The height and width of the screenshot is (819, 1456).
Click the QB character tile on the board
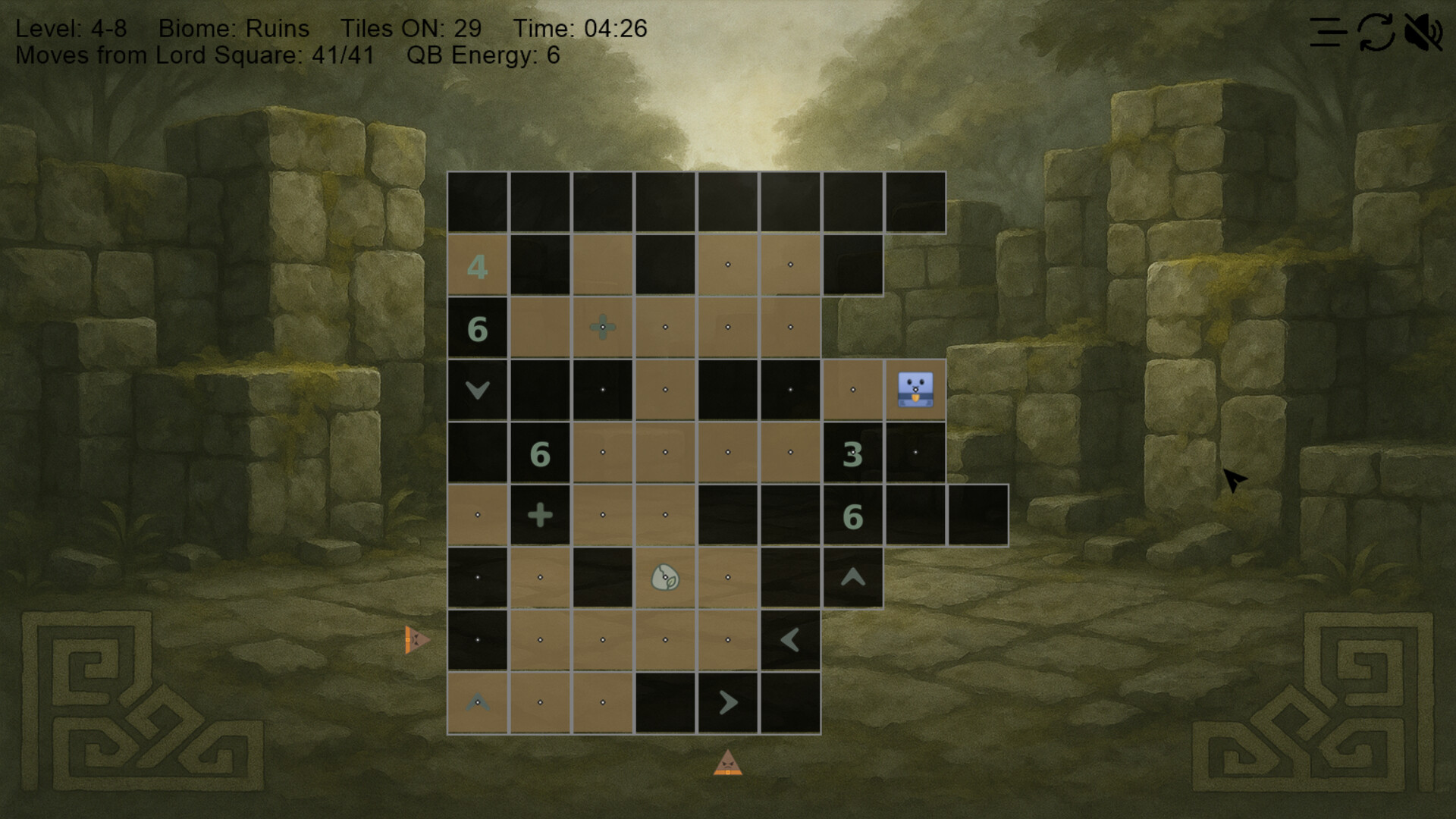point(915,388)
